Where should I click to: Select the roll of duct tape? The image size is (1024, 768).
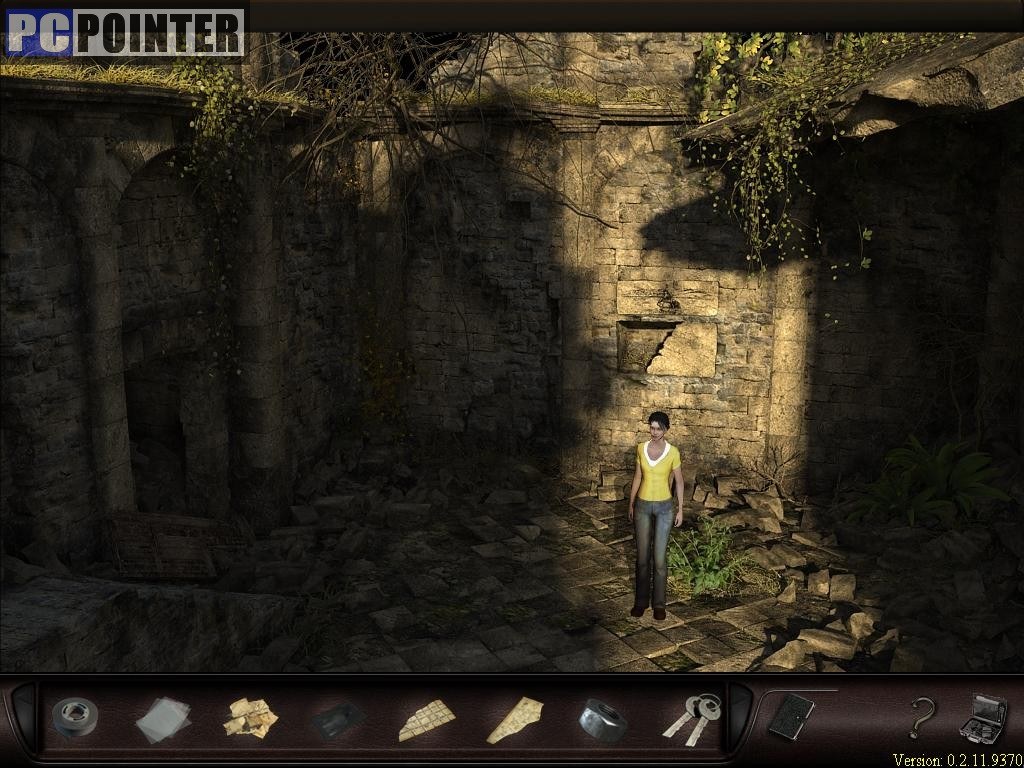[x=74, y=717]
